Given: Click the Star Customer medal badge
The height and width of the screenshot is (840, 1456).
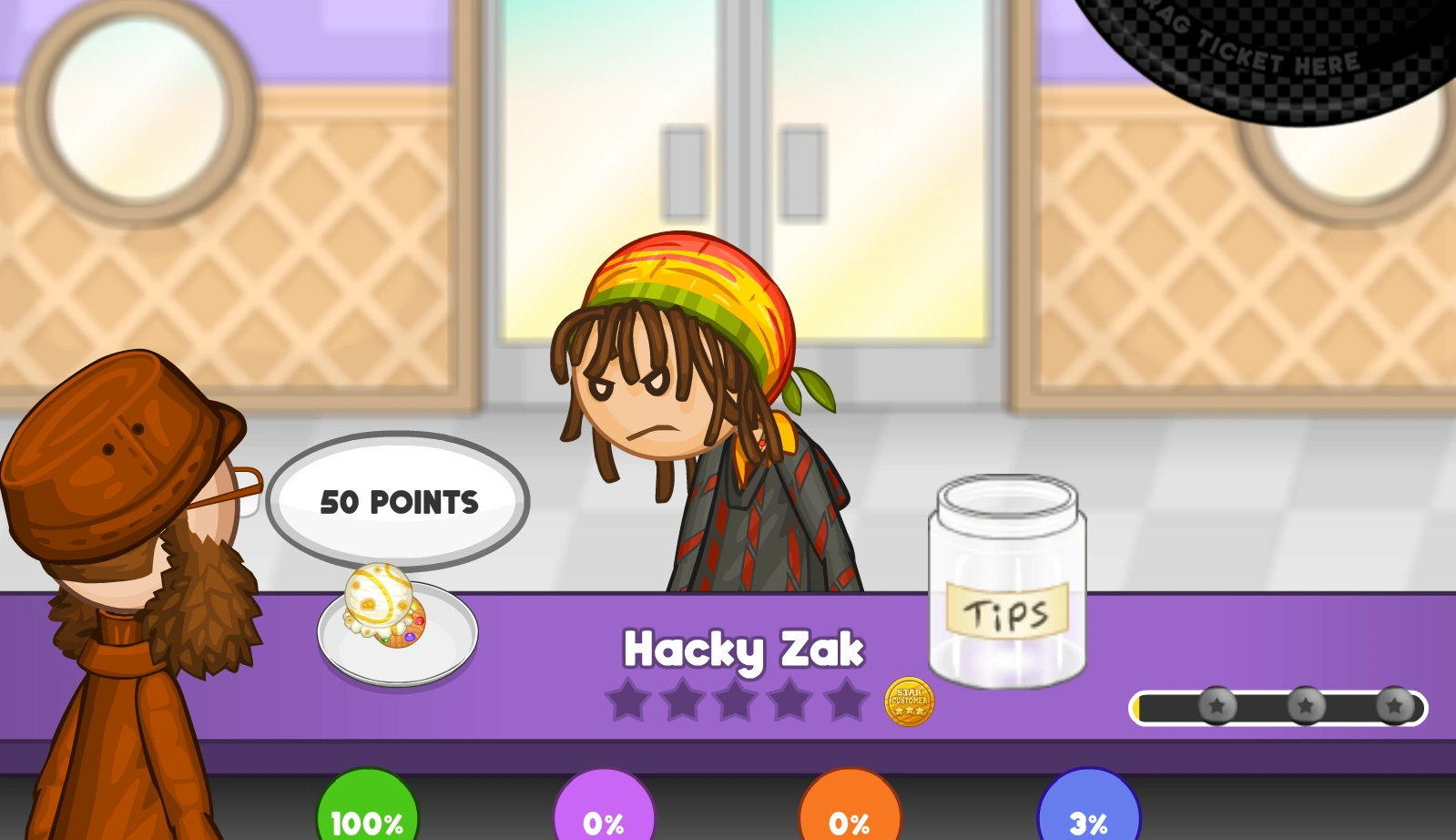Looking at the screenshot, I should [x=909, y=702].
